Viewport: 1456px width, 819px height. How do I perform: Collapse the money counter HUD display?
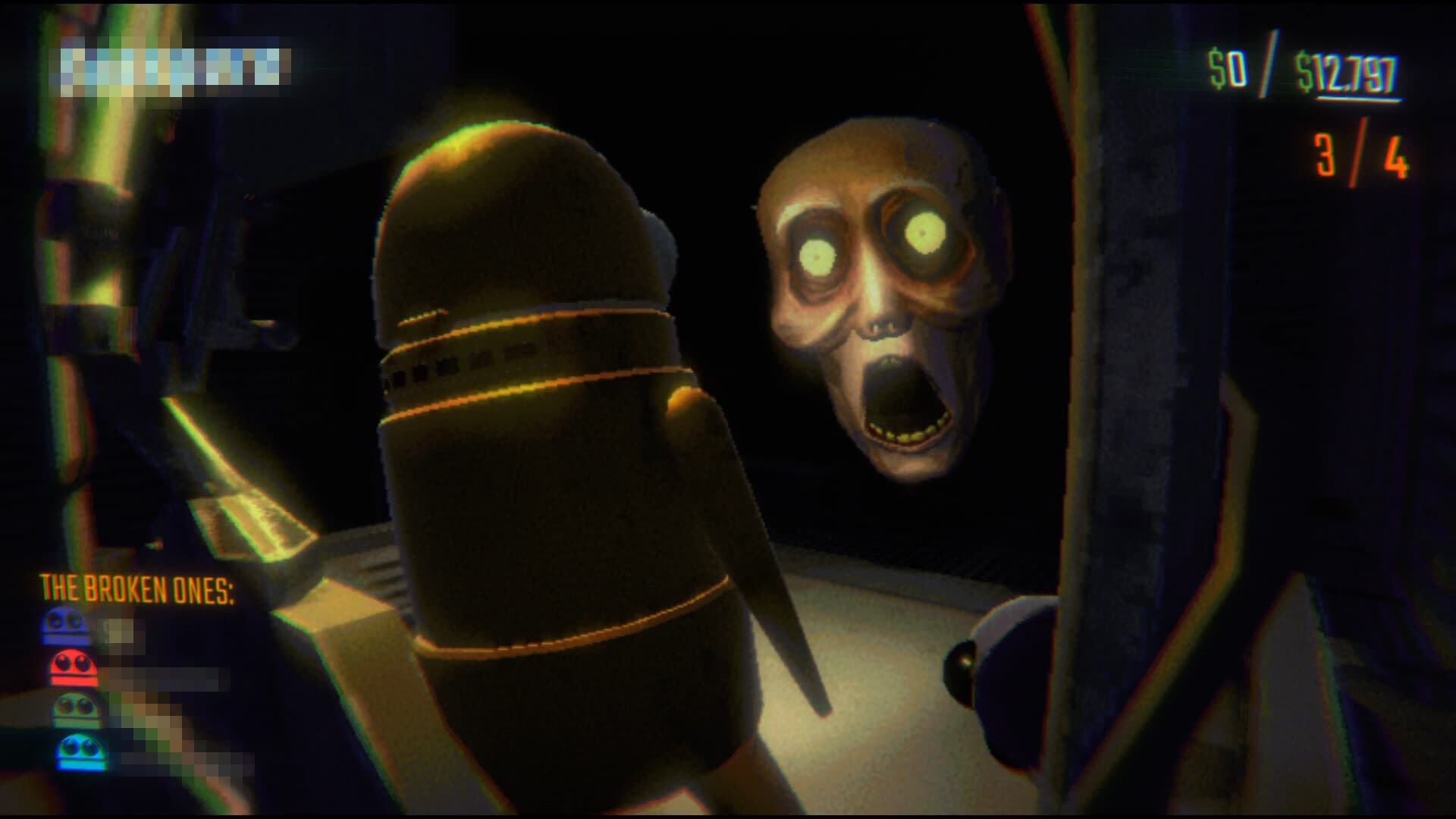[x=1289, y=68]
